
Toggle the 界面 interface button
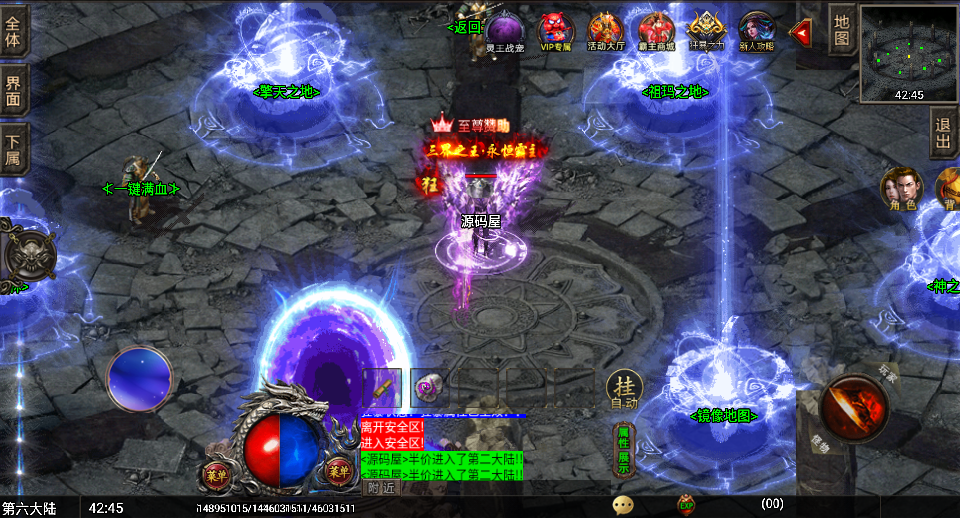tap(13, 92)
